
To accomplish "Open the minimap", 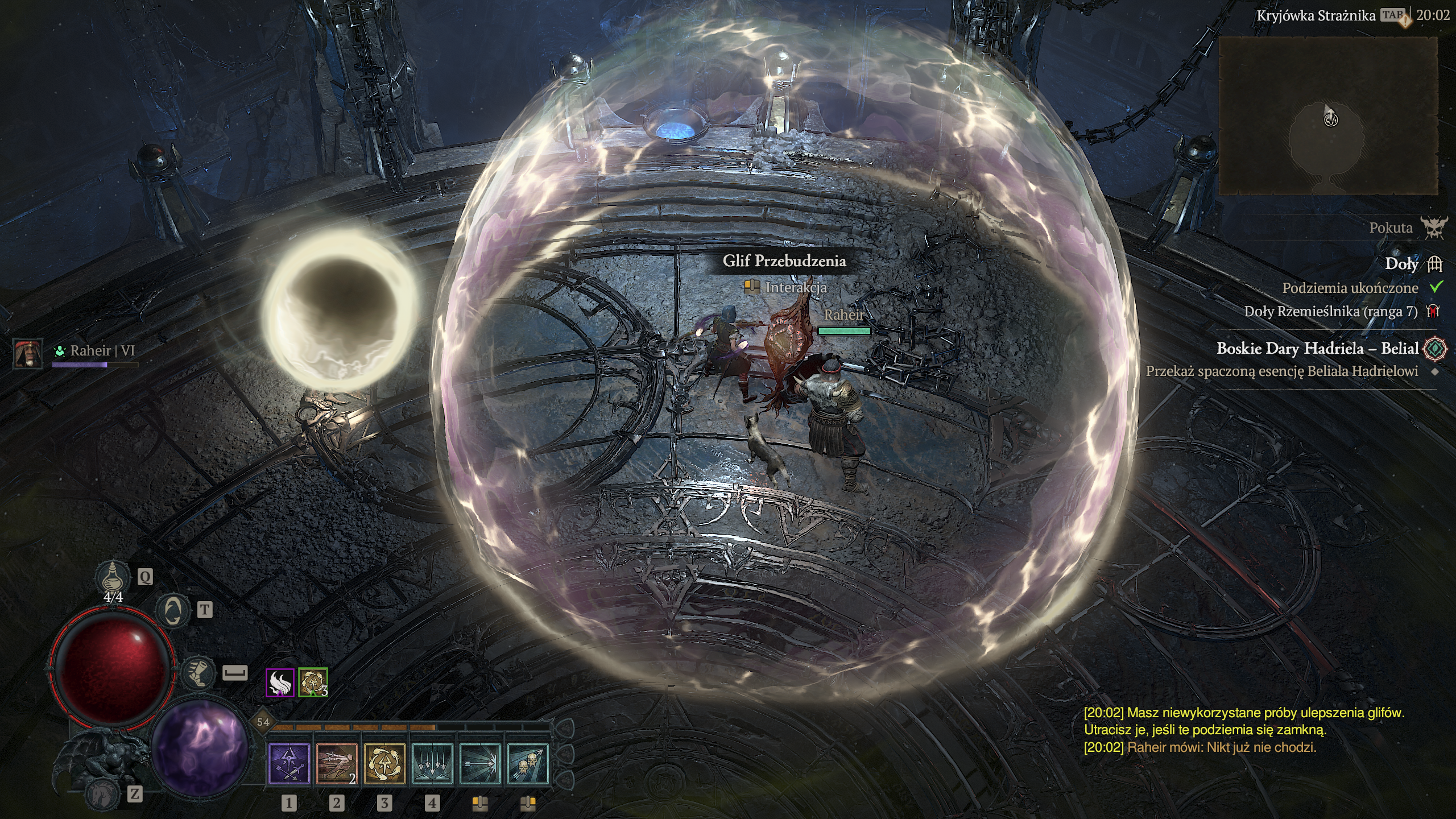I will (x=1328, y=116).
